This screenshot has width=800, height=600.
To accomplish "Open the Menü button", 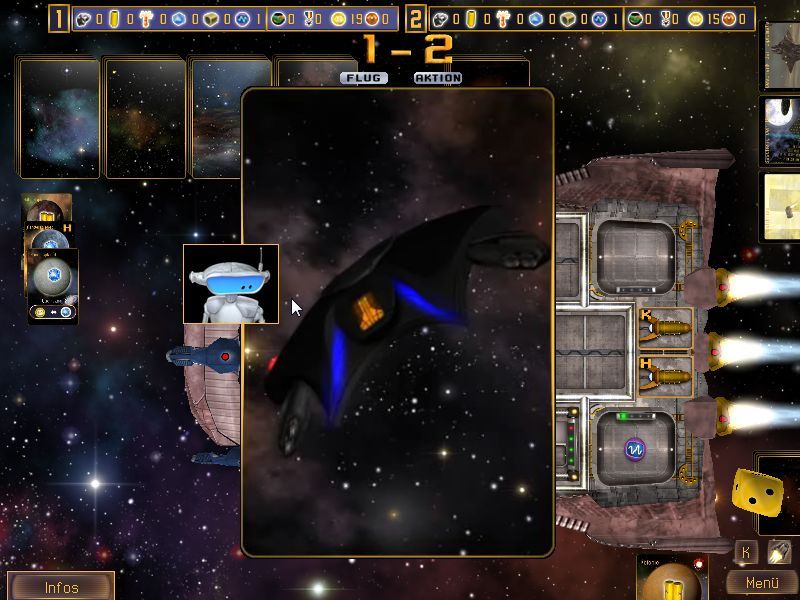I will coord(762,583).
